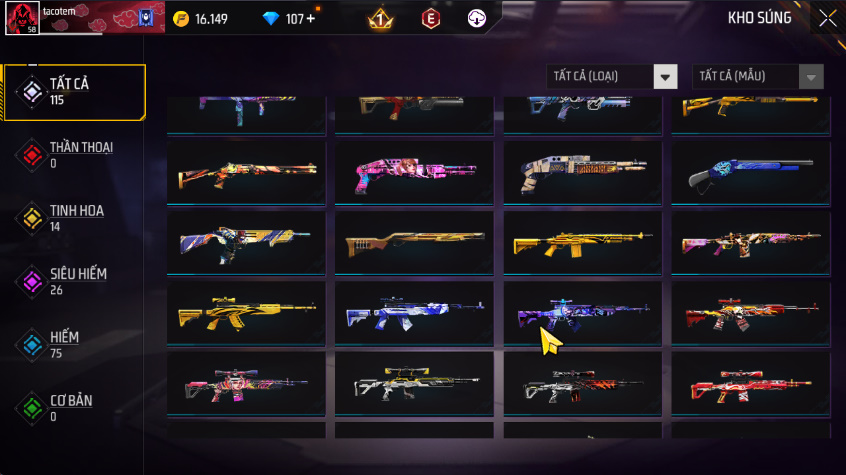Select the Tất Cả rarity tab

click(74, 92)
